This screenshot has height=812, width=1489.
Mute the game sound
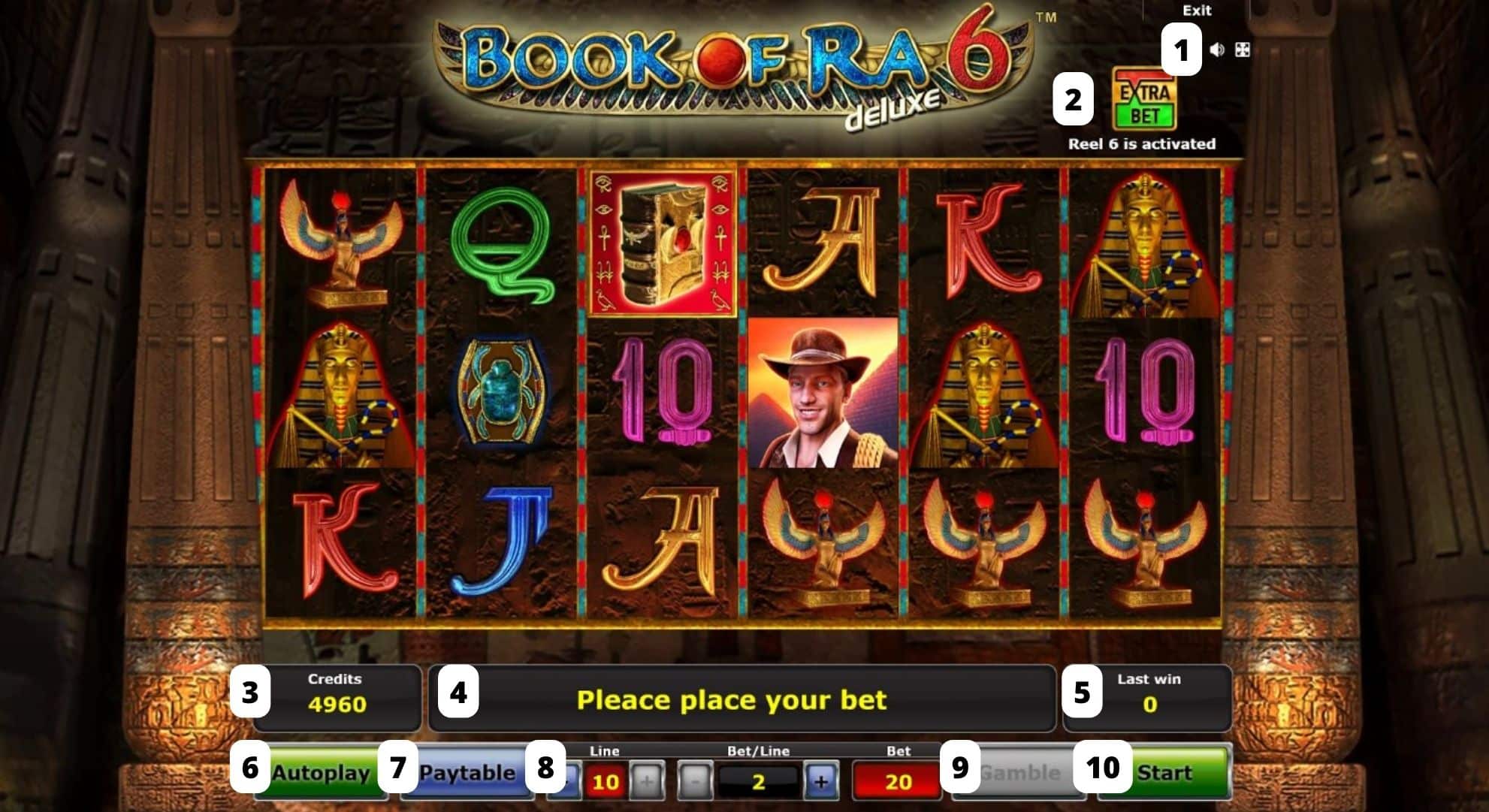(x=1219, y=51)
